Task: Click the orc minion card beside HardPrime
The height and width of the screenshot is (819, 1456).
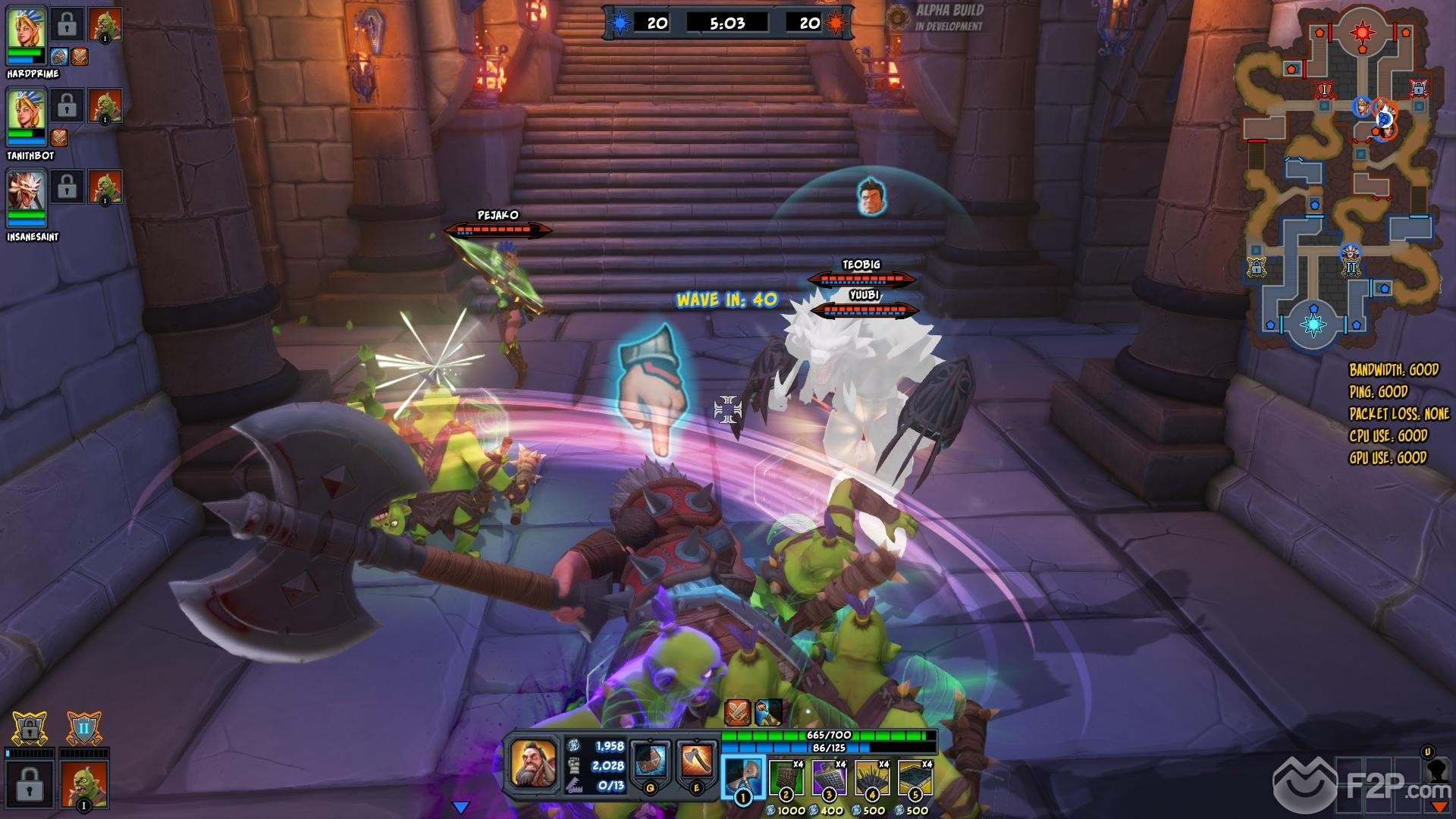Action: tap(105, 25)
